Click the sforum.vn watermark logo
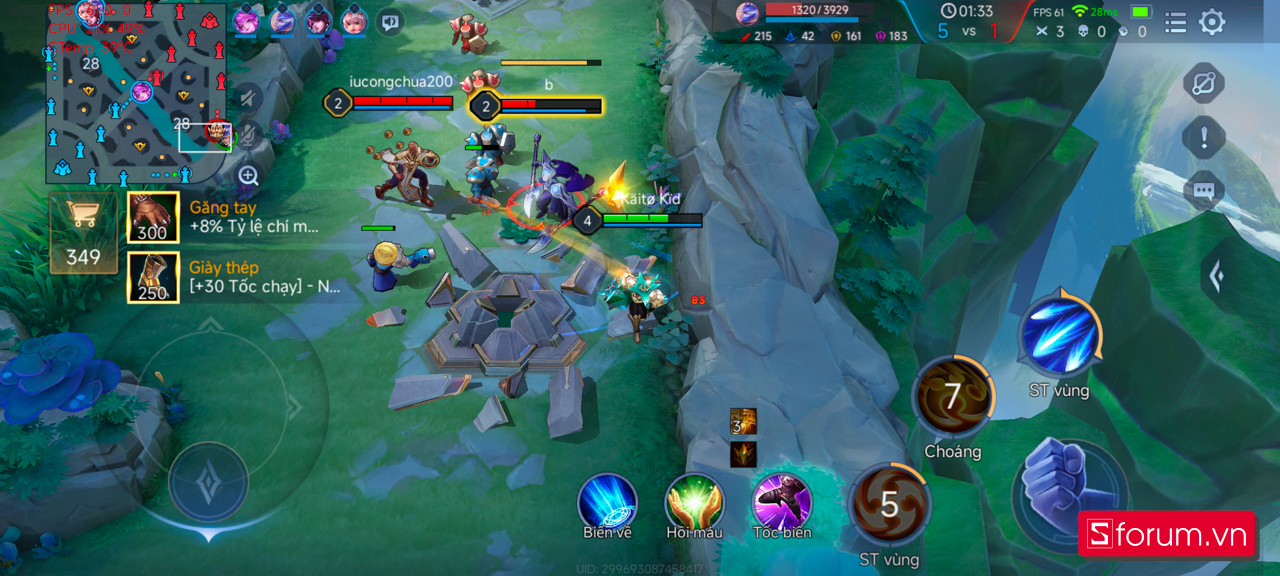 [x=1167, y=535]
